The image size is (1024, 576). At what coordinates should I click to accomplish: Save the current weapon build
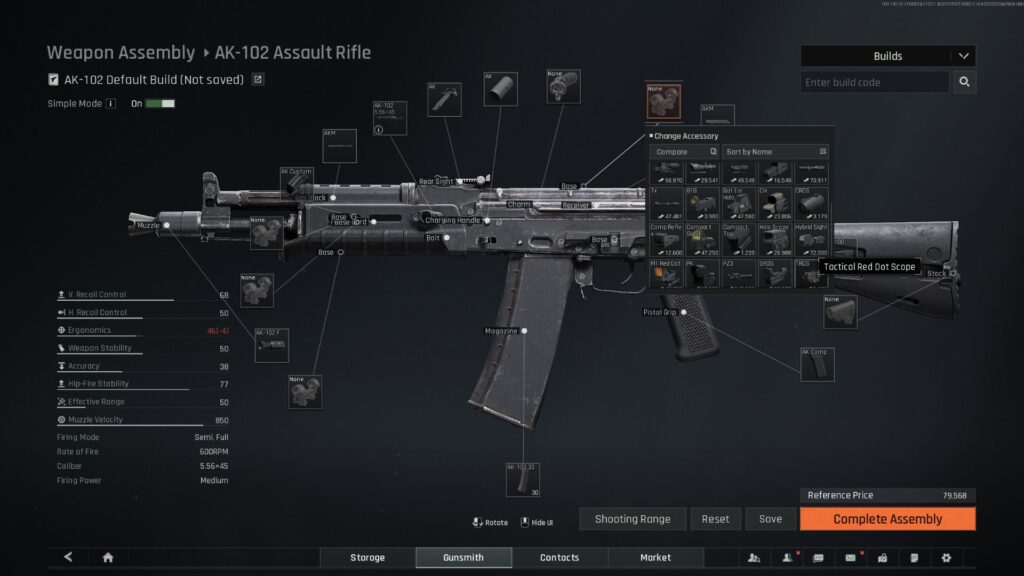coord(770,519)
